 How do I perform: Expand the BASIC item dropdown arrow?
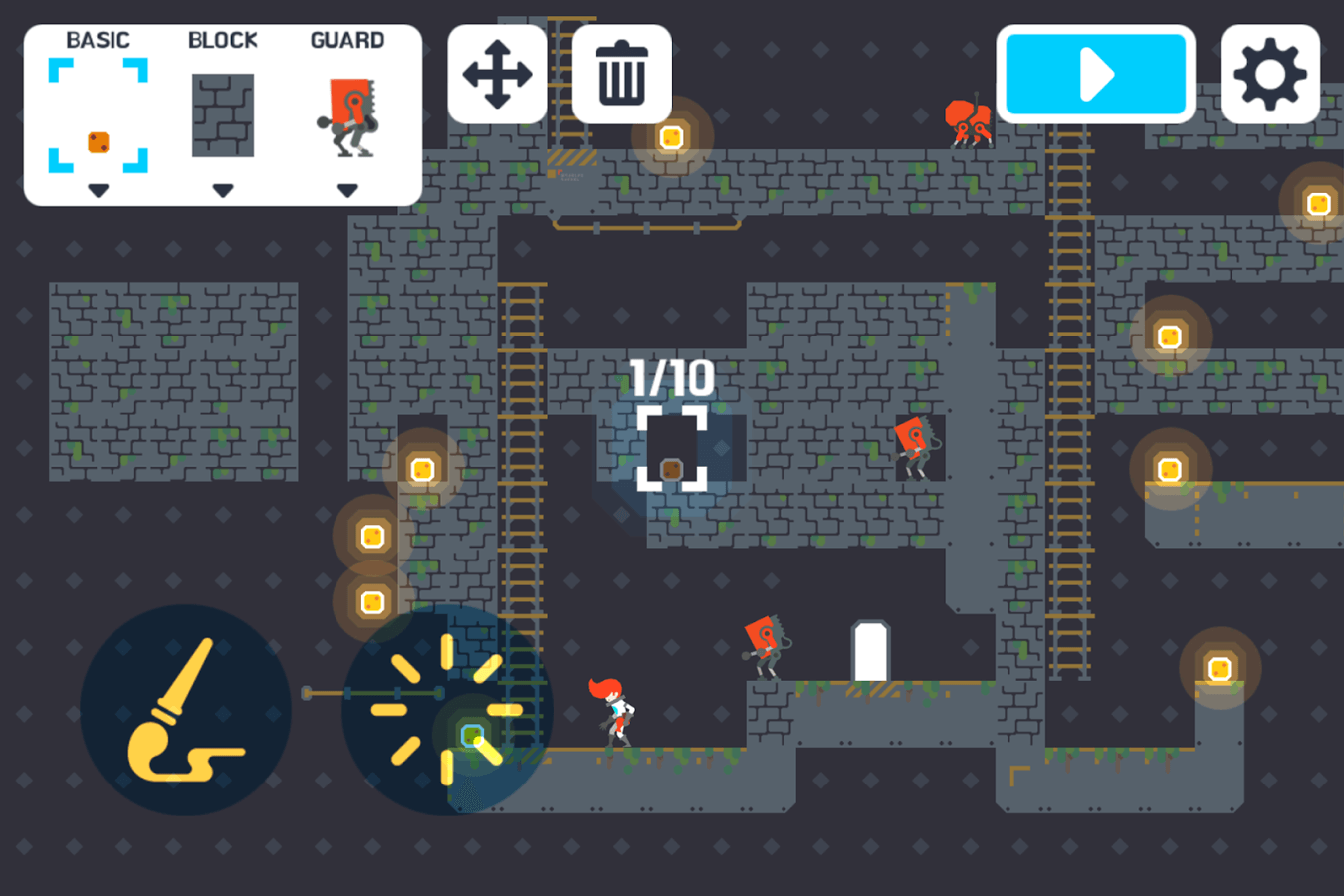[x=97, y=187]
